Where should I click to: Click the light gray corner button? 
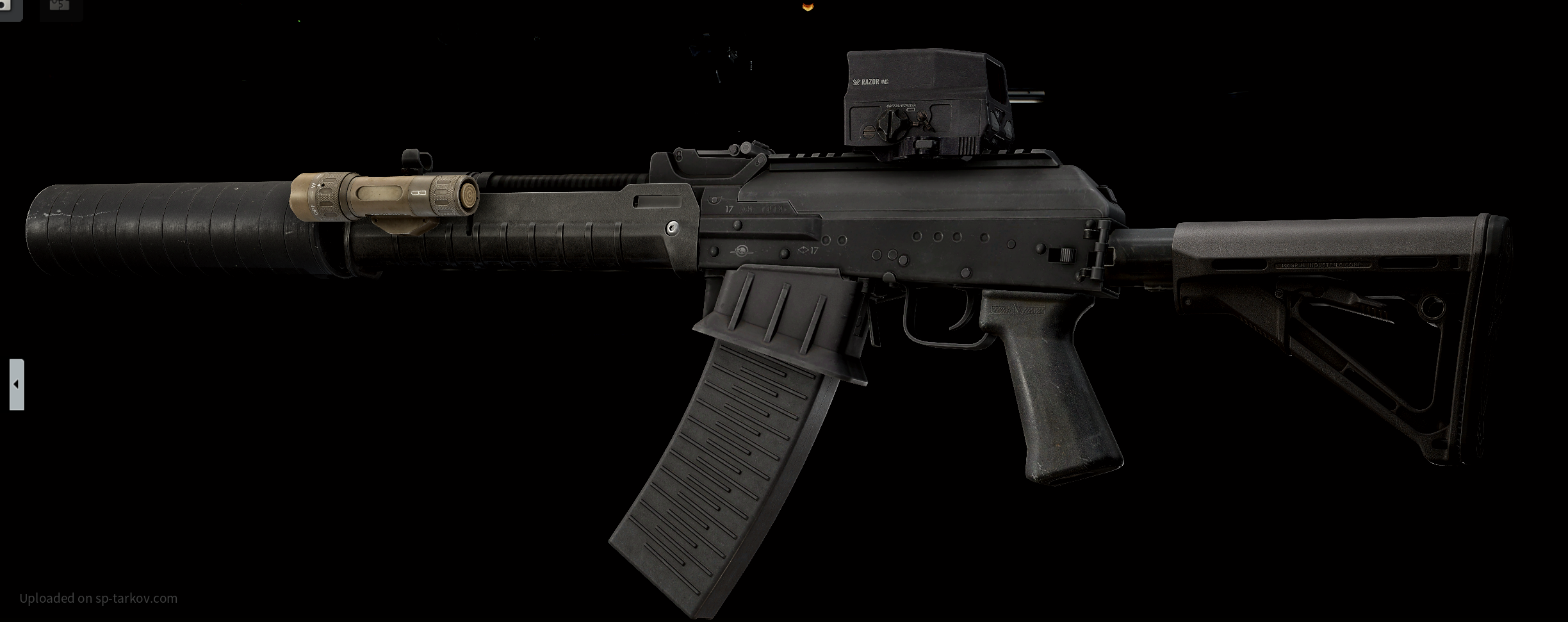pos(10,8)
